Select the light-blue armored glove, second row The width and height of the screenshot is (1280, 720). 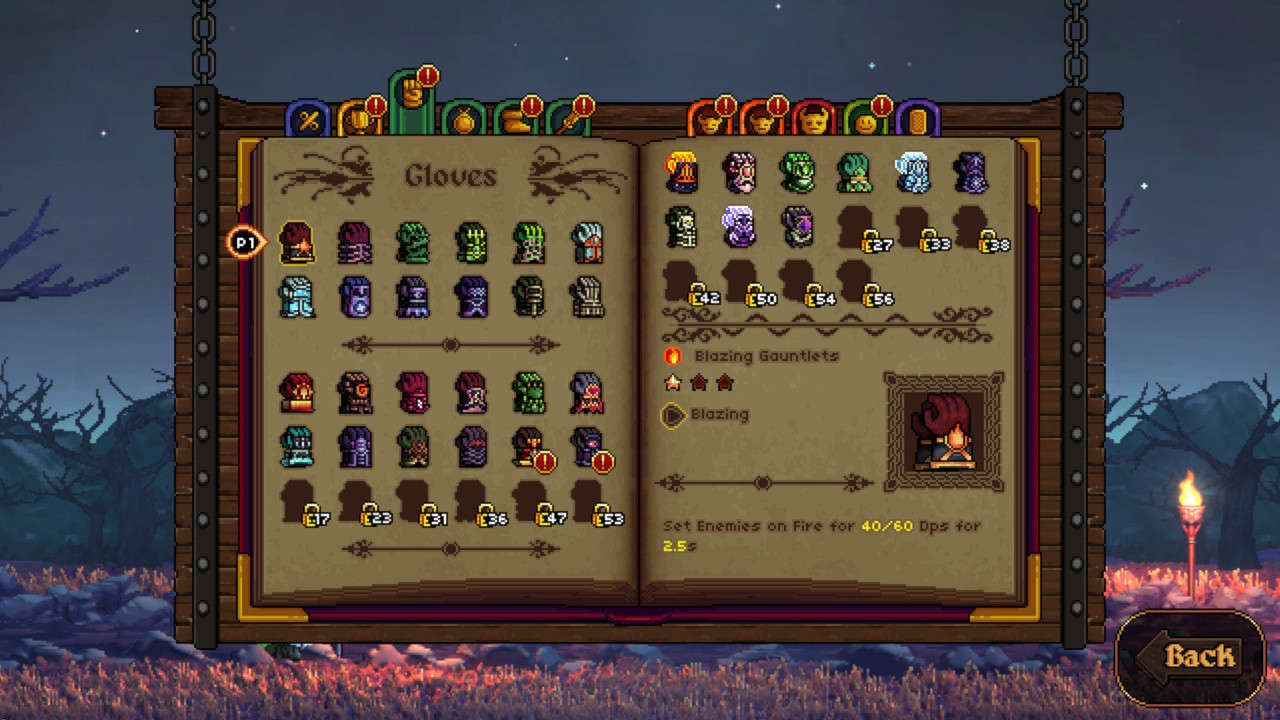(297, 297)
